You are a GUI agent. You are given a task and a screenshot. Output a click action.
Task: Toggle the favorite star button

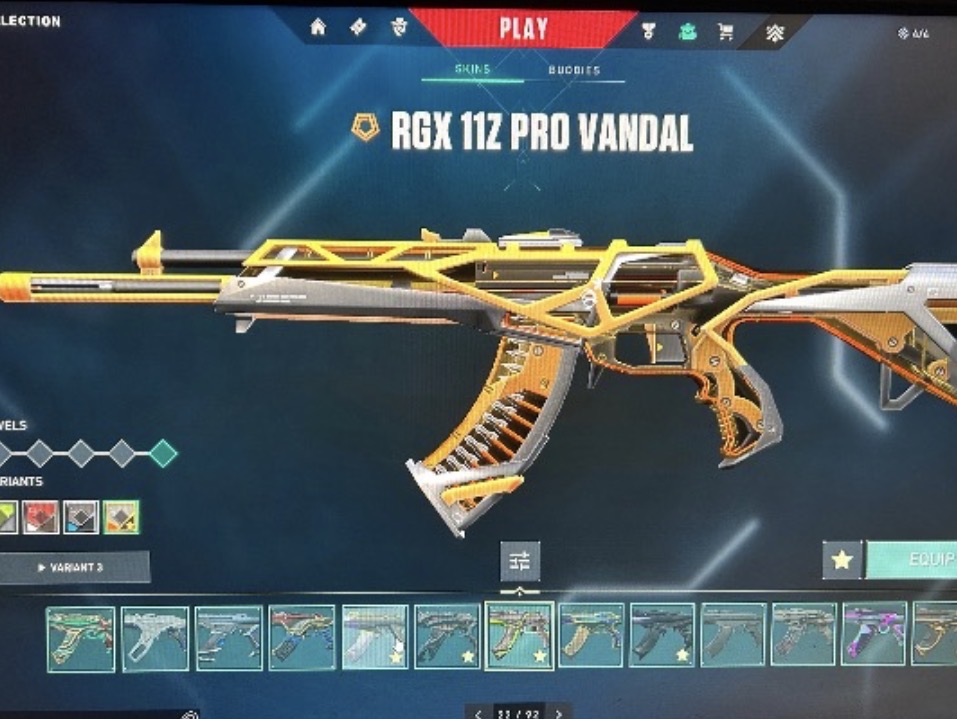click(842, 560)
